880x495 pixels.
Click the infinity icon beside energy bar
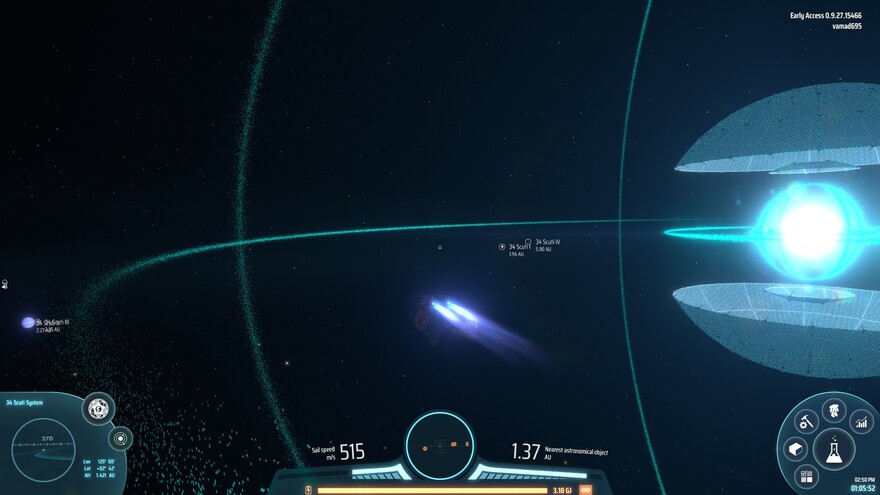tap(585, 490)
